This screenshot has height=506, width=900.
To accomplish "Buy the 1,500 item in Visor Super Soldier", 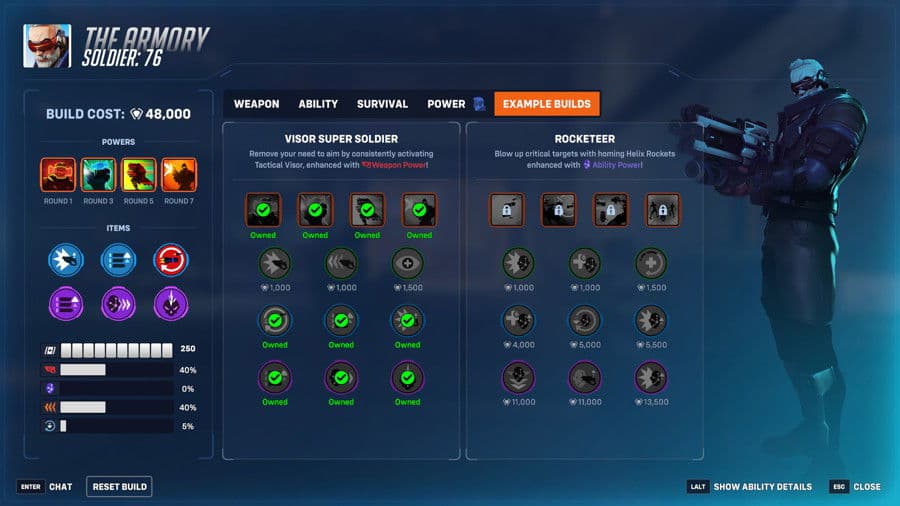I will coord(407,263).
